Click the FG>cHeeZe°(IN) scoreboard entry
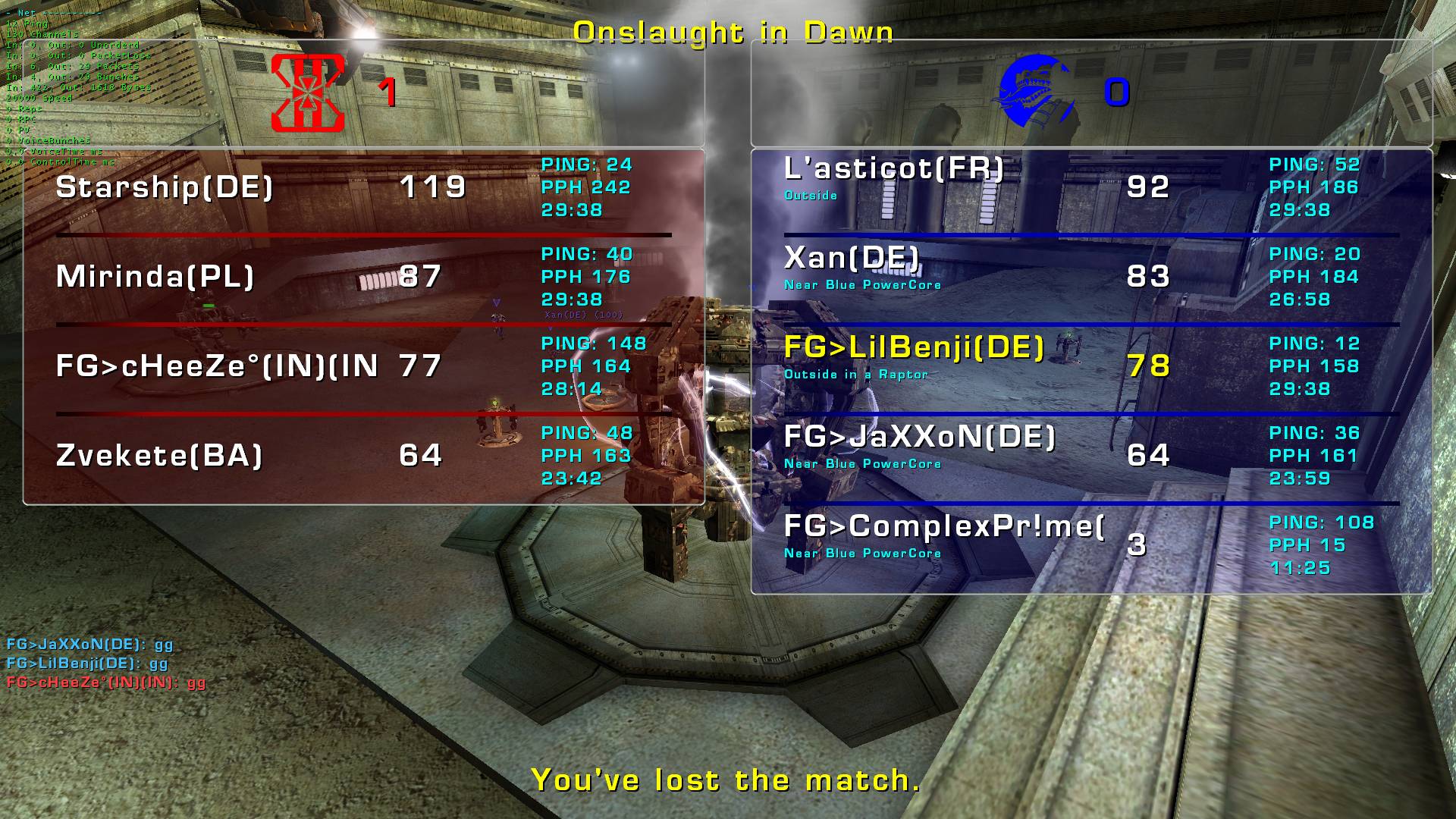 coord(217,366)
